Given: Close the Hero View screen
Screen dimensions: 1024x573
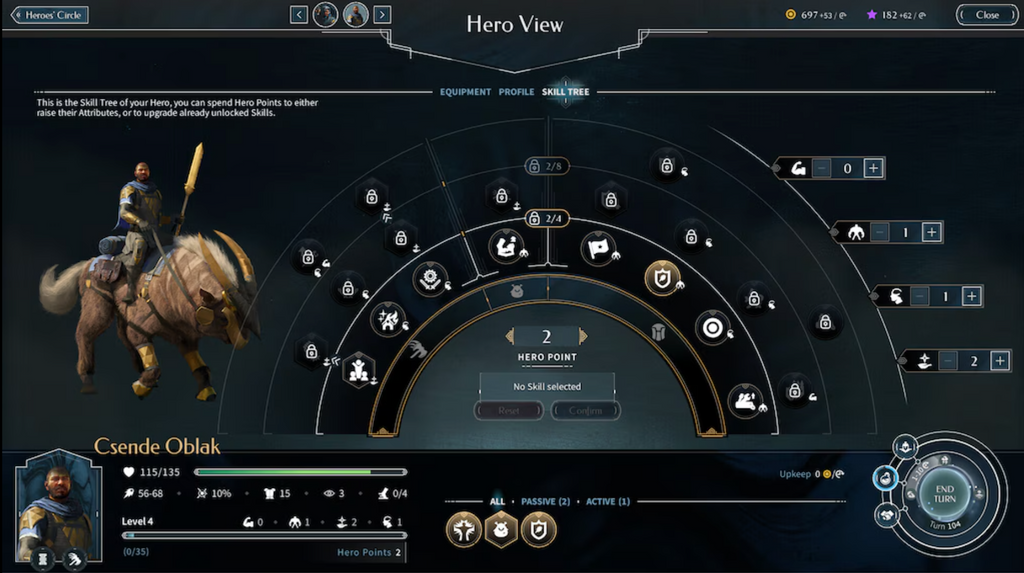Looking at the screenshot, I should tap(987, 15).
